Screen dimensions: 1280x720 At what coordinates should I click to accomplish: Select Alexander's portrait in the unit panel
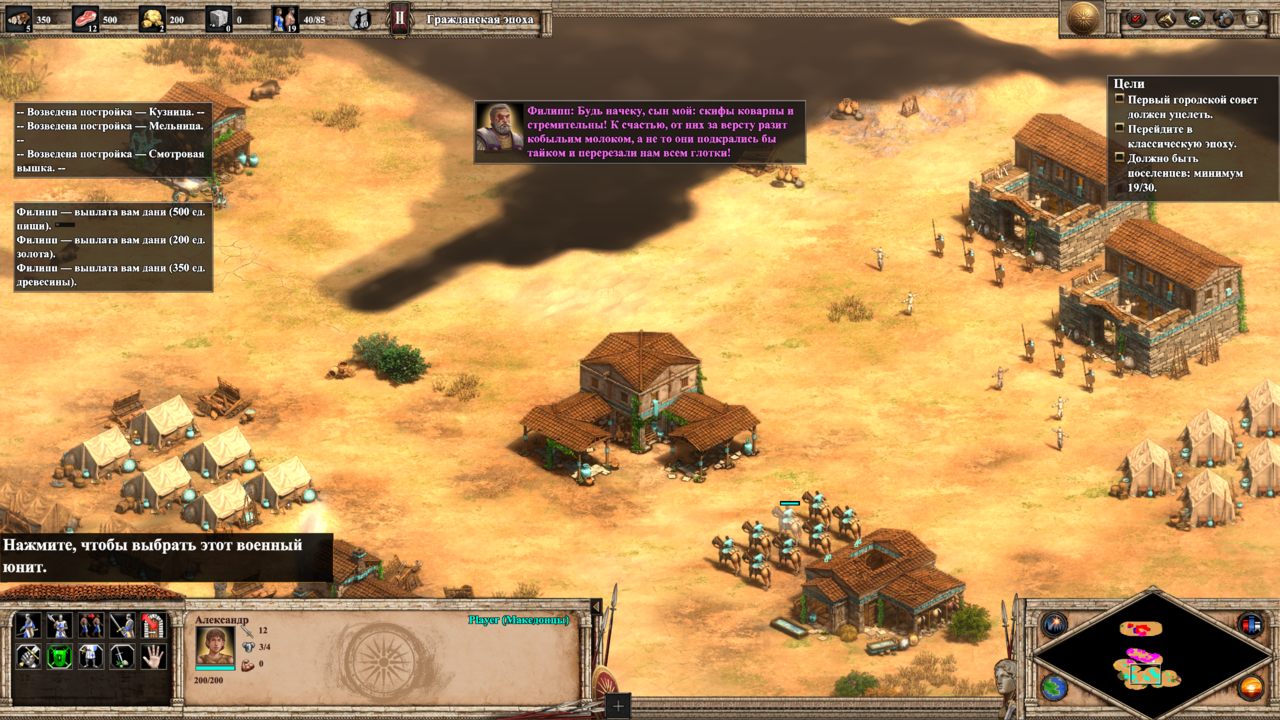point(215,645)
